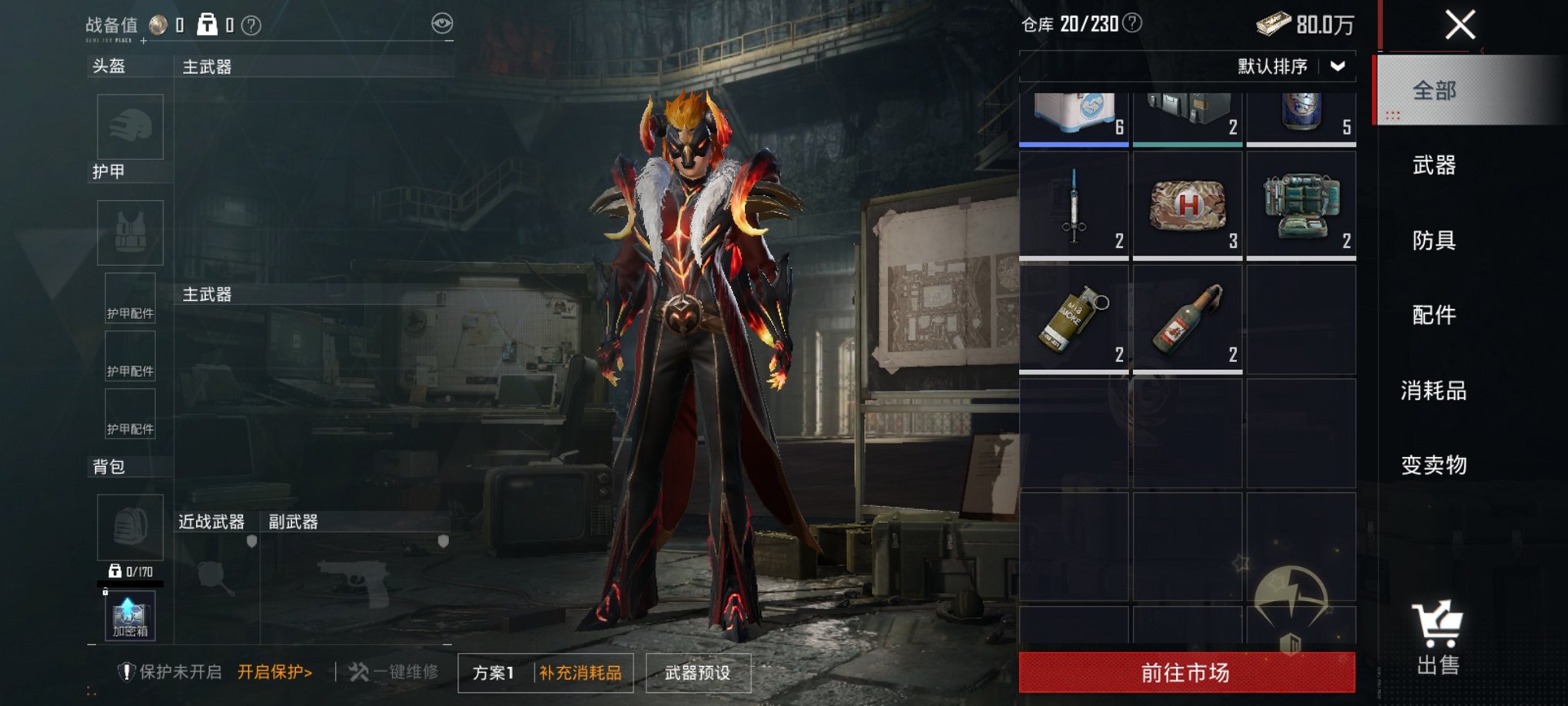The height and width of the screenshot is (706, 1568).
Task: Show the 武器 weapons category
Action: 1434,165
